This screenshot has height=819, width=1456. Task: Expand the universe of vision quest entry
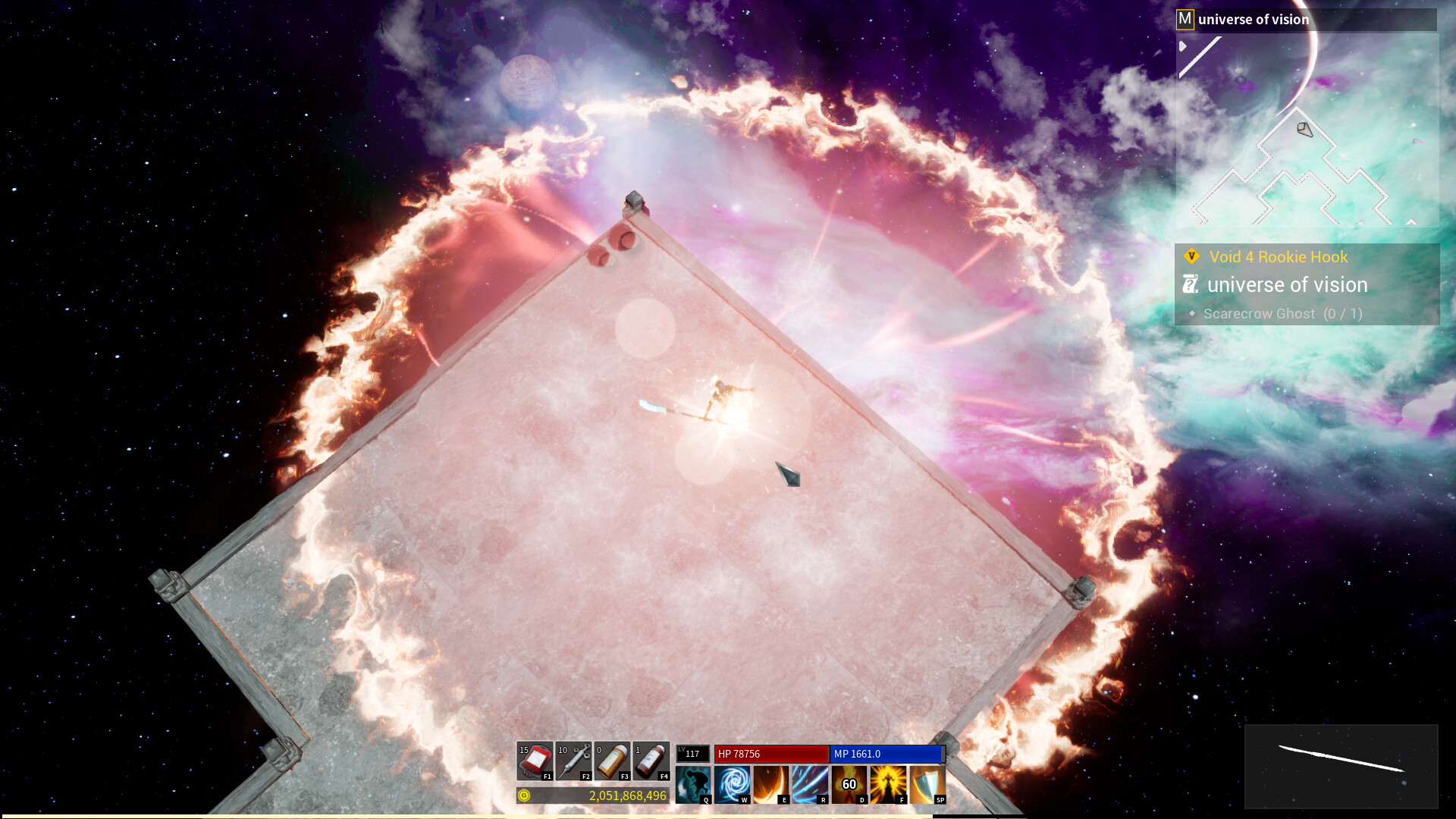pyautogui.click(x=1288, y=285)
